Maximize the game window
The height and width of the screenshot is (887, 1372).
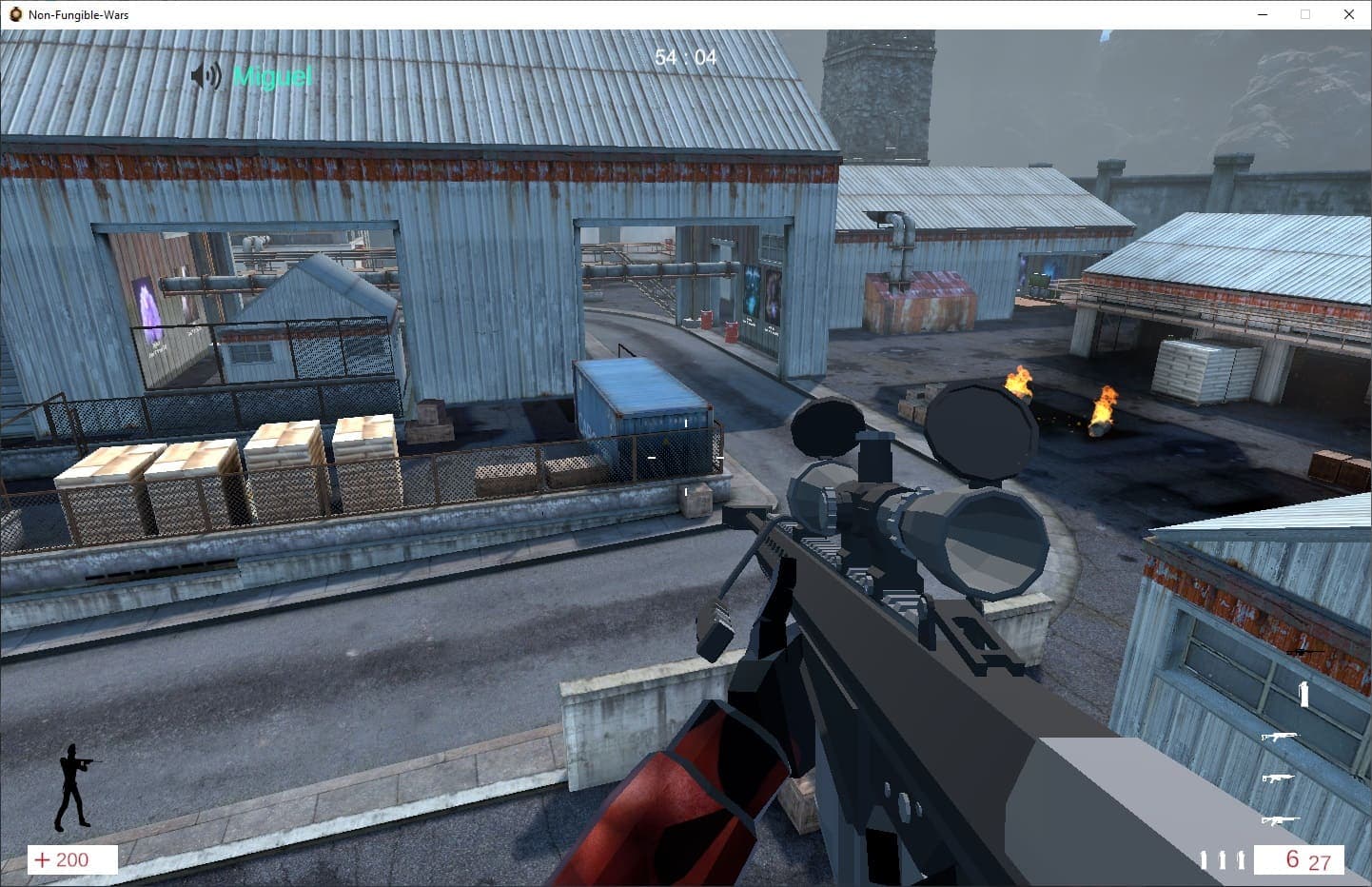pyautogui.click(x=1305, y=14)
